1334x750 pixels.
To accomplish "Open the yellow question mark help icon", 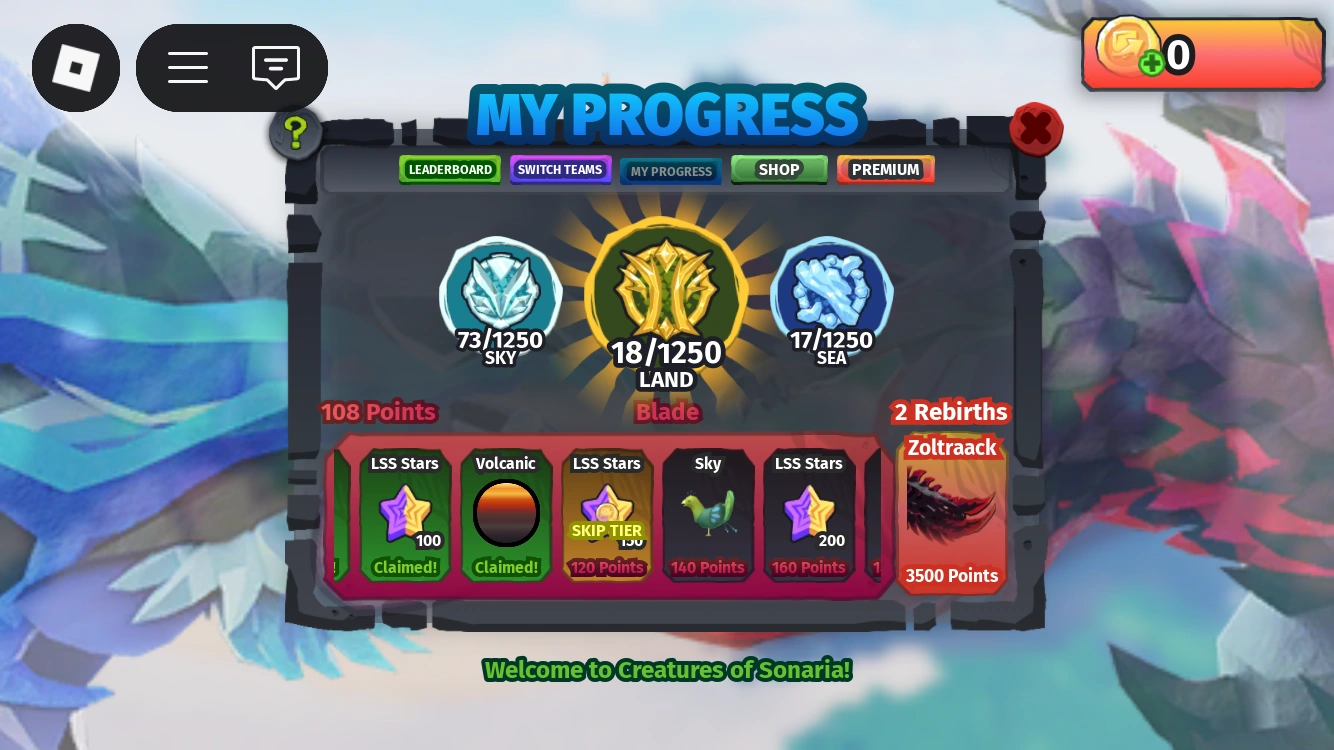I will pyautogui.click(x=293, y=133).
